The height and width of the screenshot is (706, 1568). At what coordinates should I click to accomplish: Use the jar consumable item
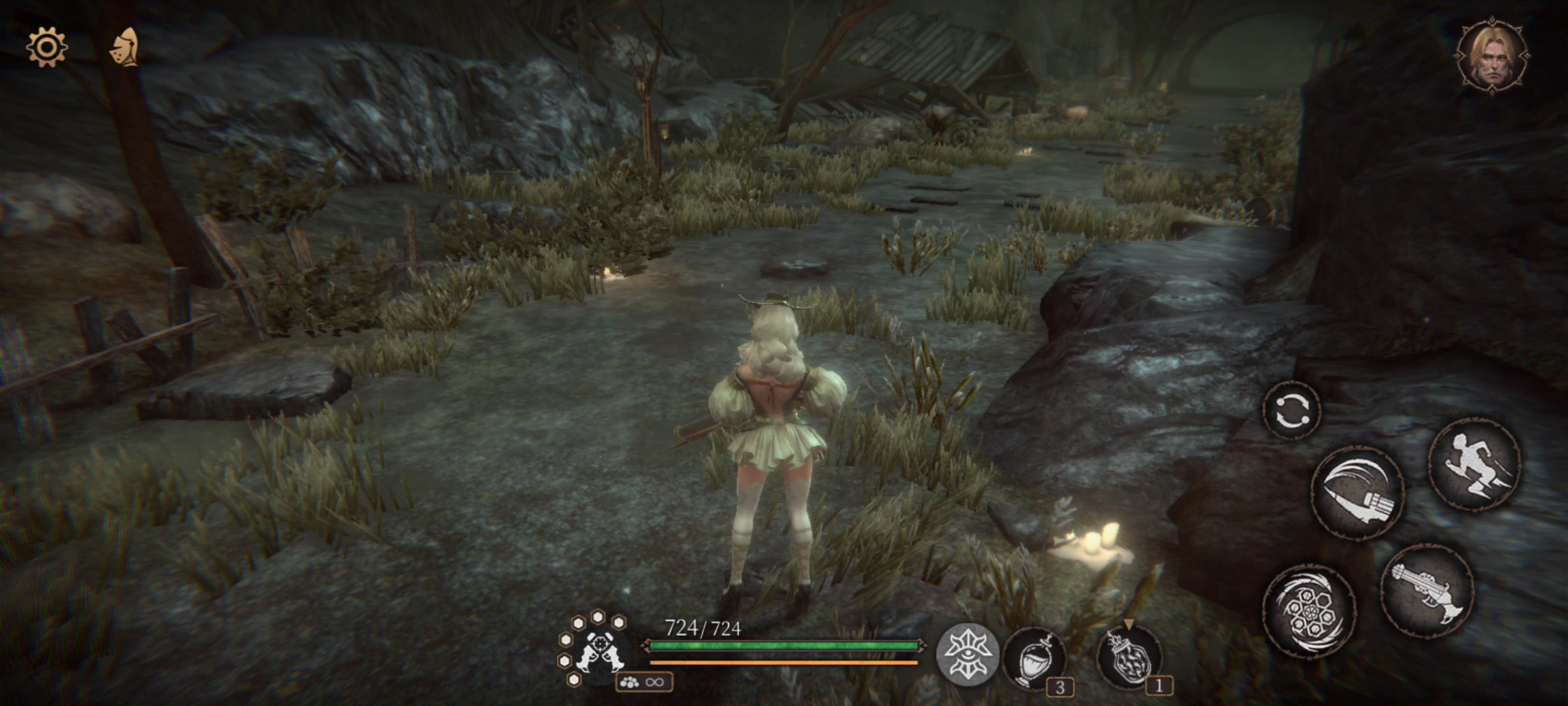[1130, 657]
